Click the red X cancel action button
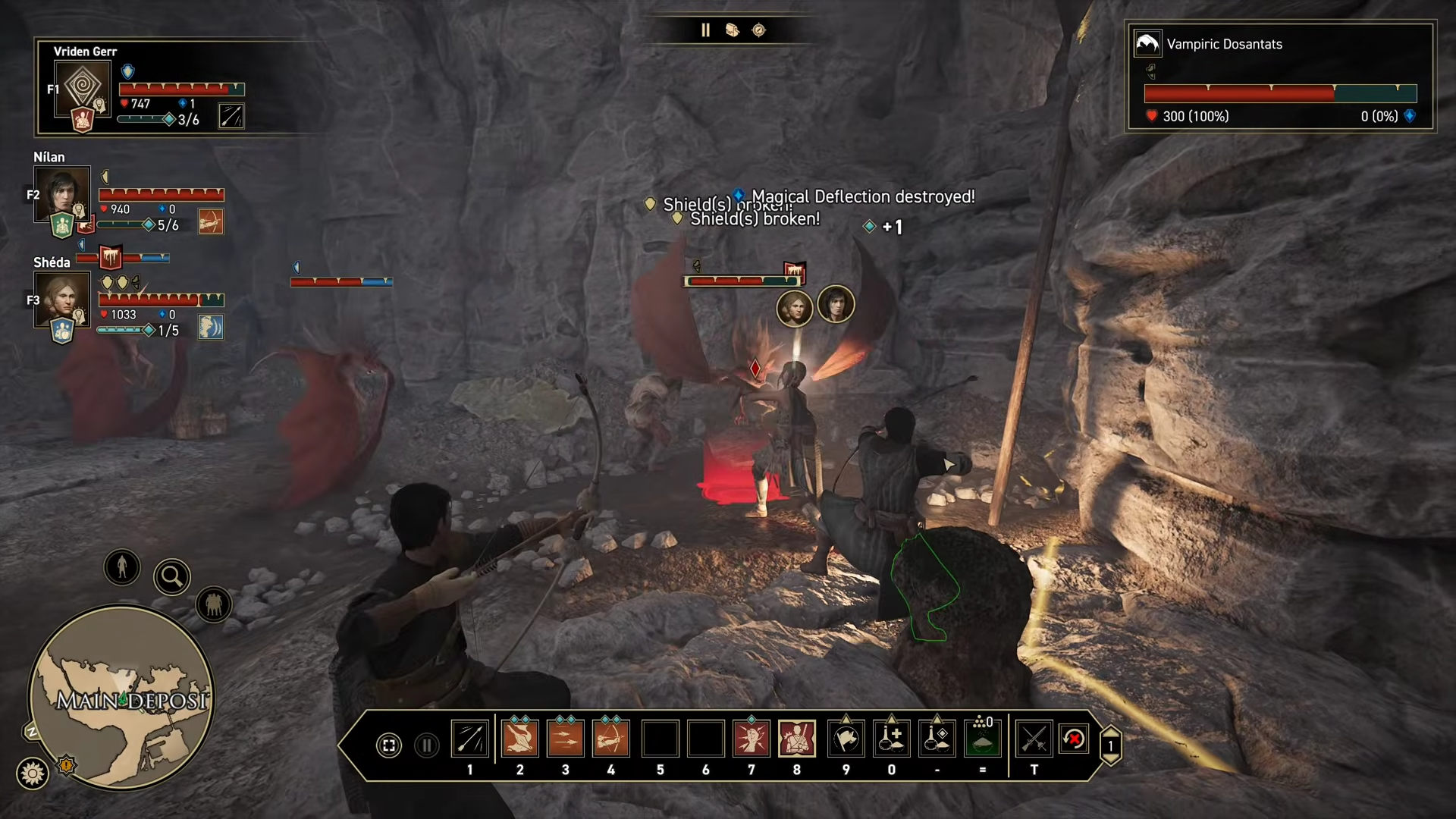Image resolution: width=1456 pixels, height=819 pixels. [x=1074, y=739]
